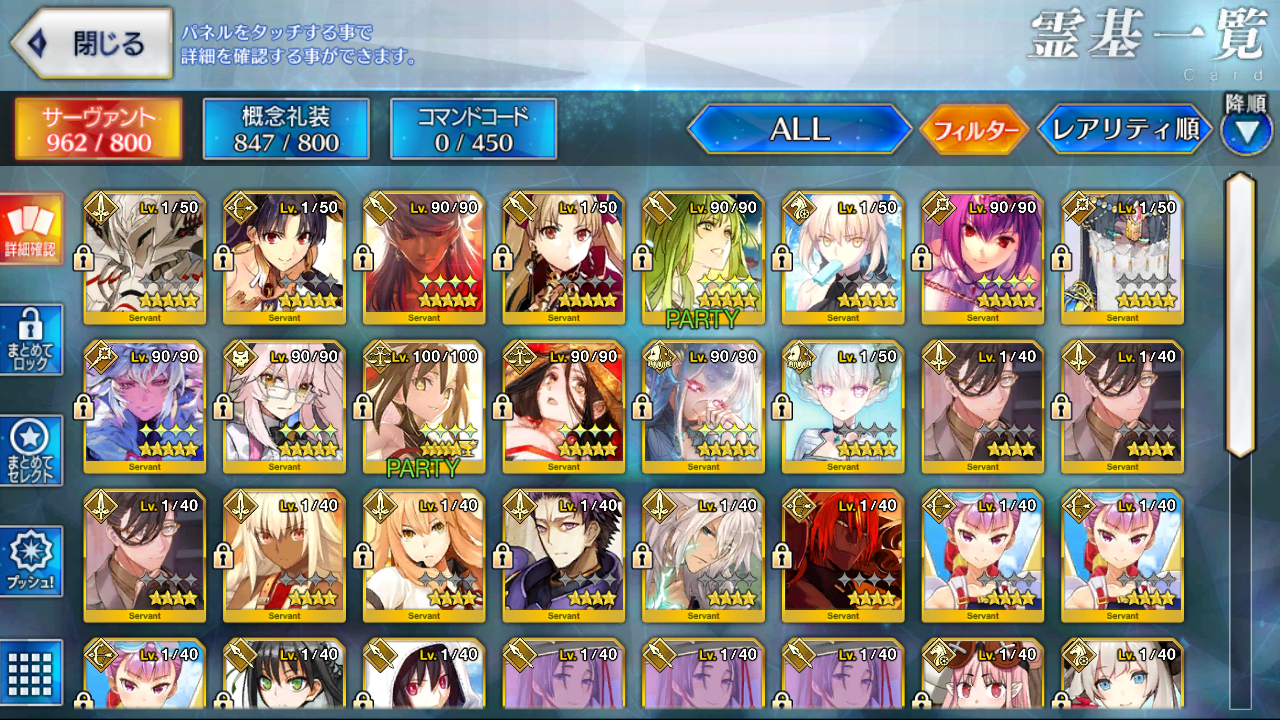The height and width of the screenshot is (720, 1280).
Task: Choose the red-skinned demon Lv. 1/40 servant
Action: point(843,555)
